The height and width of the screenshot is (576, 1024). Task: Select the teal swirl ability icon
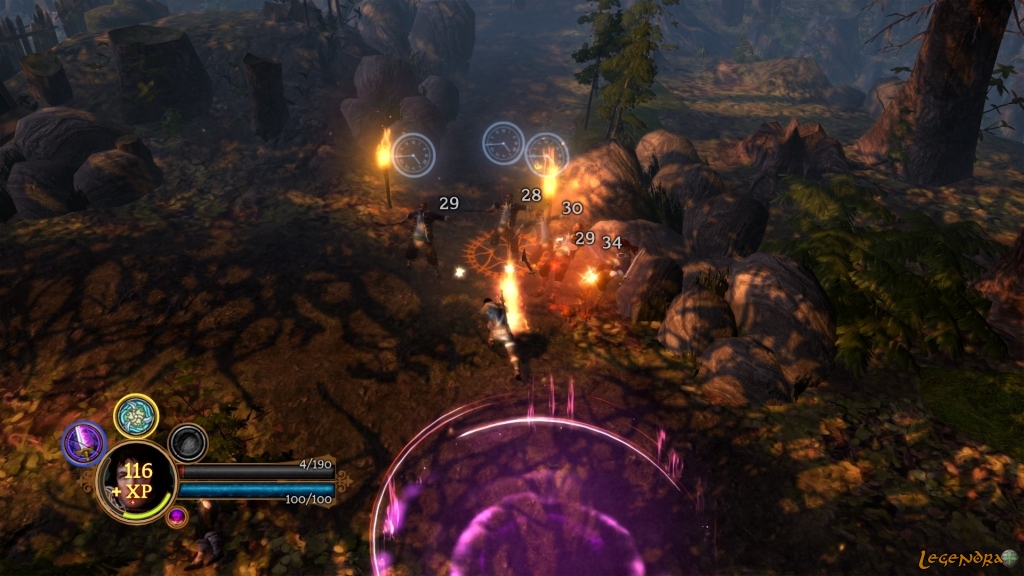[136, 415]
